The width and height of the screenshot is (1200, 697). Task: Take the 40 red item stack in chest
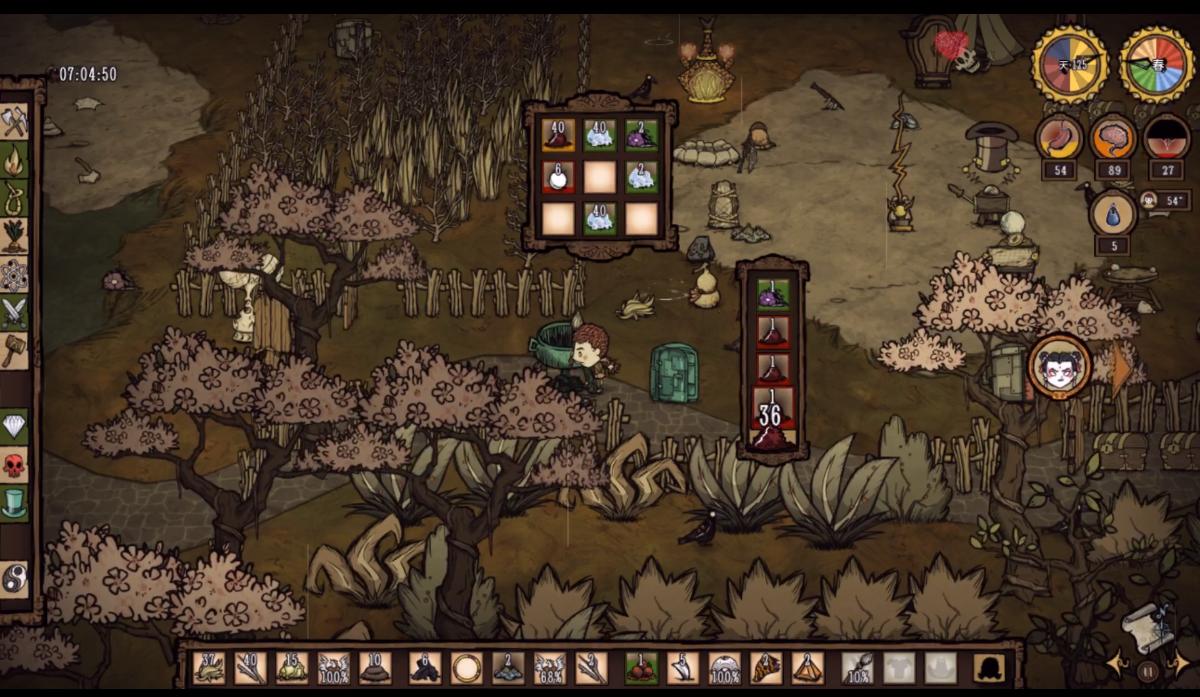pyautogui.click(x=558, y=135)
